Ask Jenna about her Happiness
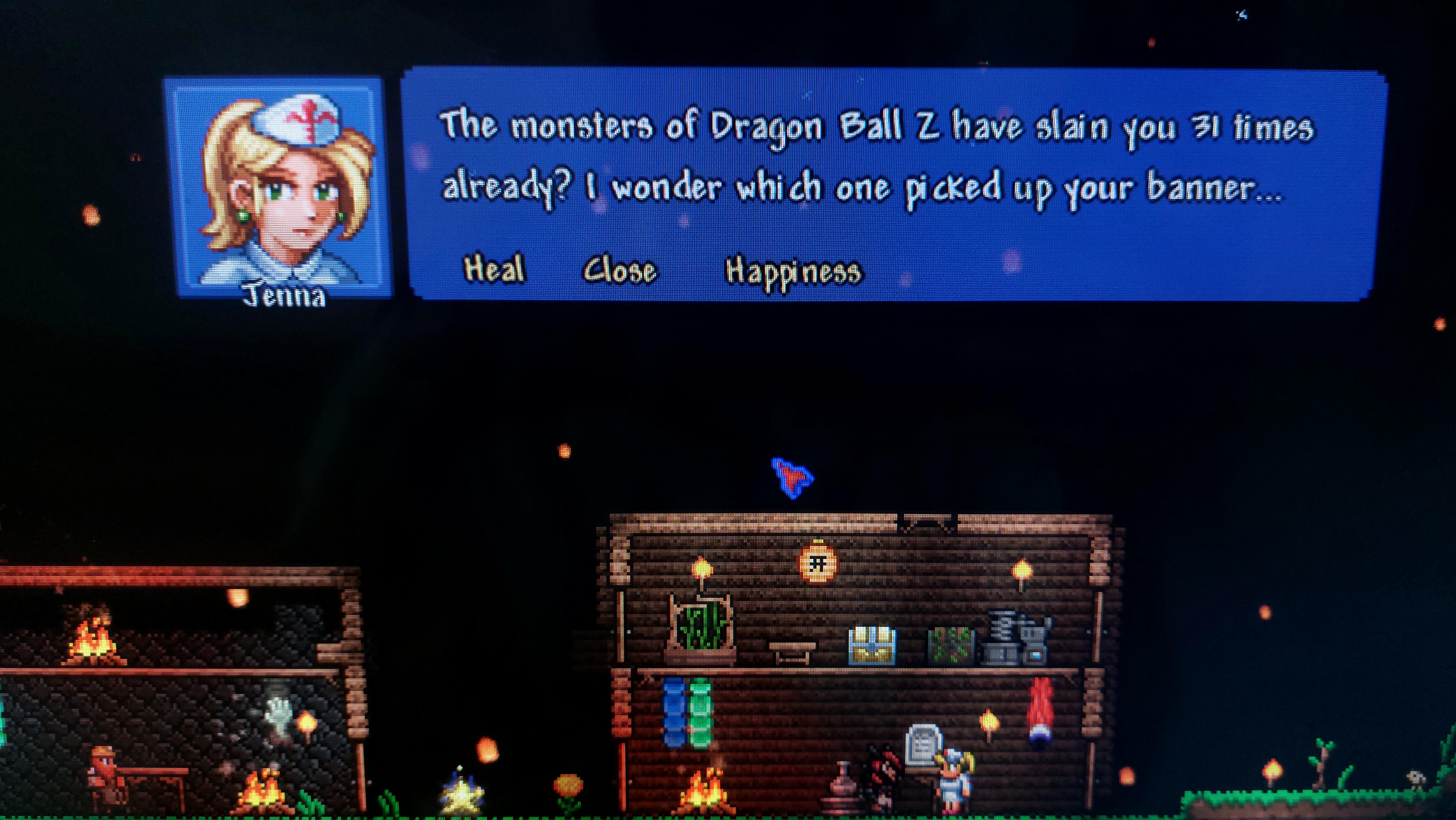Image resolution: width=1456 pixels, height=820 pixels. coord(793,272)
